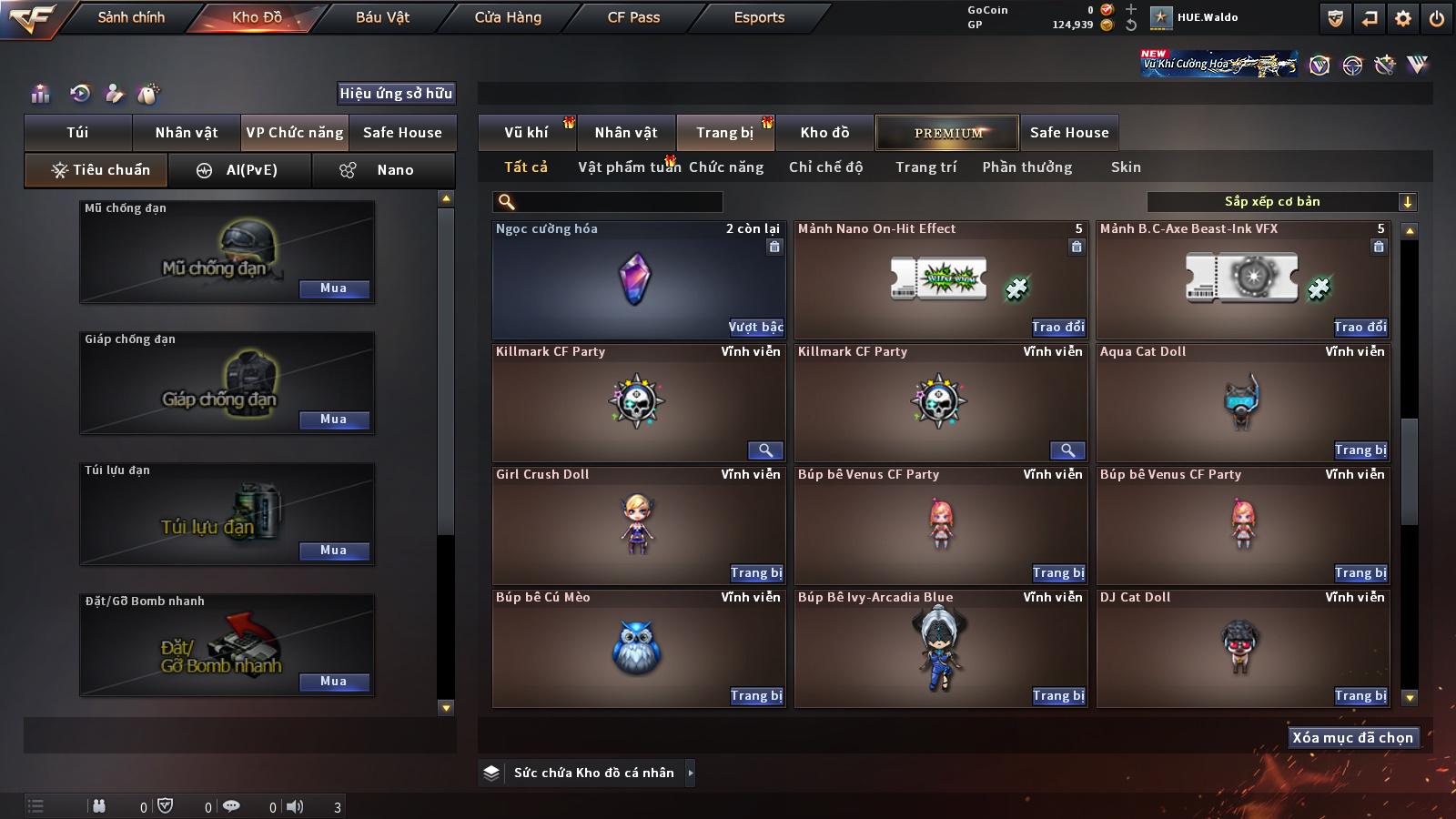Select the AI(PvE) loadout tab
1456x819 pixels.
(x=240, y=170)
